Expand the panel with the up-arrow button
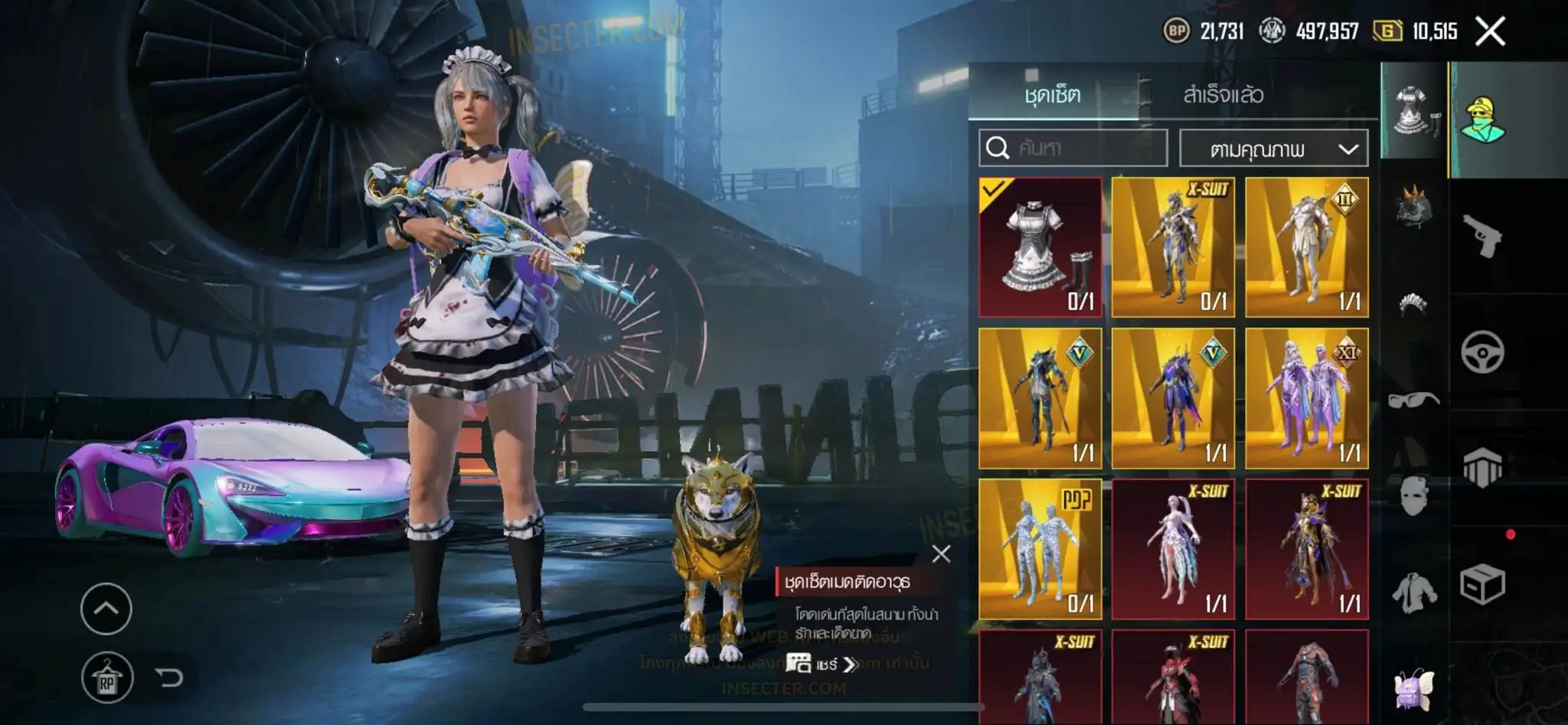This screenshot has width=1568, height=725. tap(106, 609)
